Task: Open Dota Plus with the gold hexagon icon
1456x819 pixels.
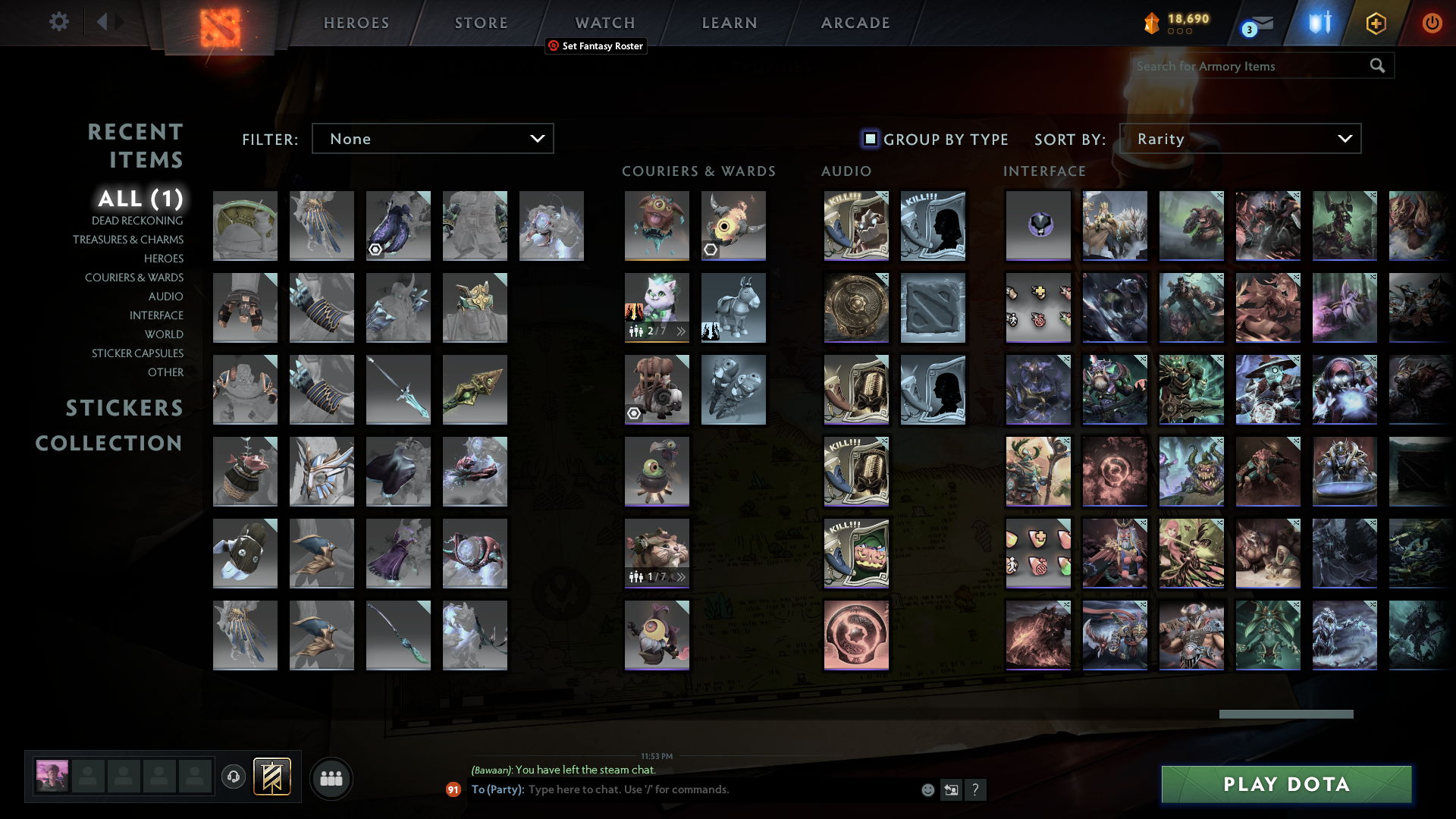Action: pyautogui.click(x=1376, y=23)
